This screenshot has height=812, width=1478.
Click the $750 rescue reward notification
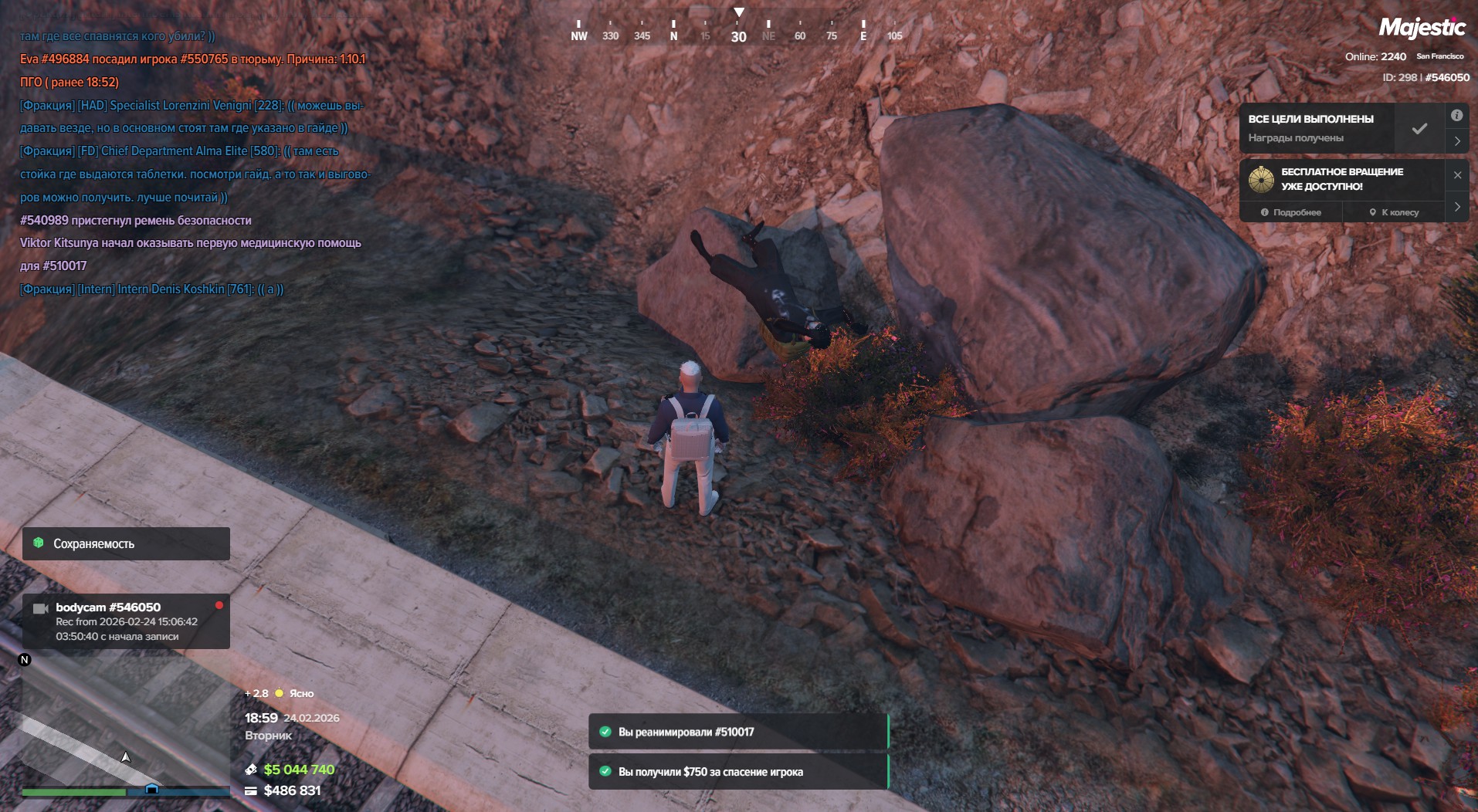(x=737, y=771)
